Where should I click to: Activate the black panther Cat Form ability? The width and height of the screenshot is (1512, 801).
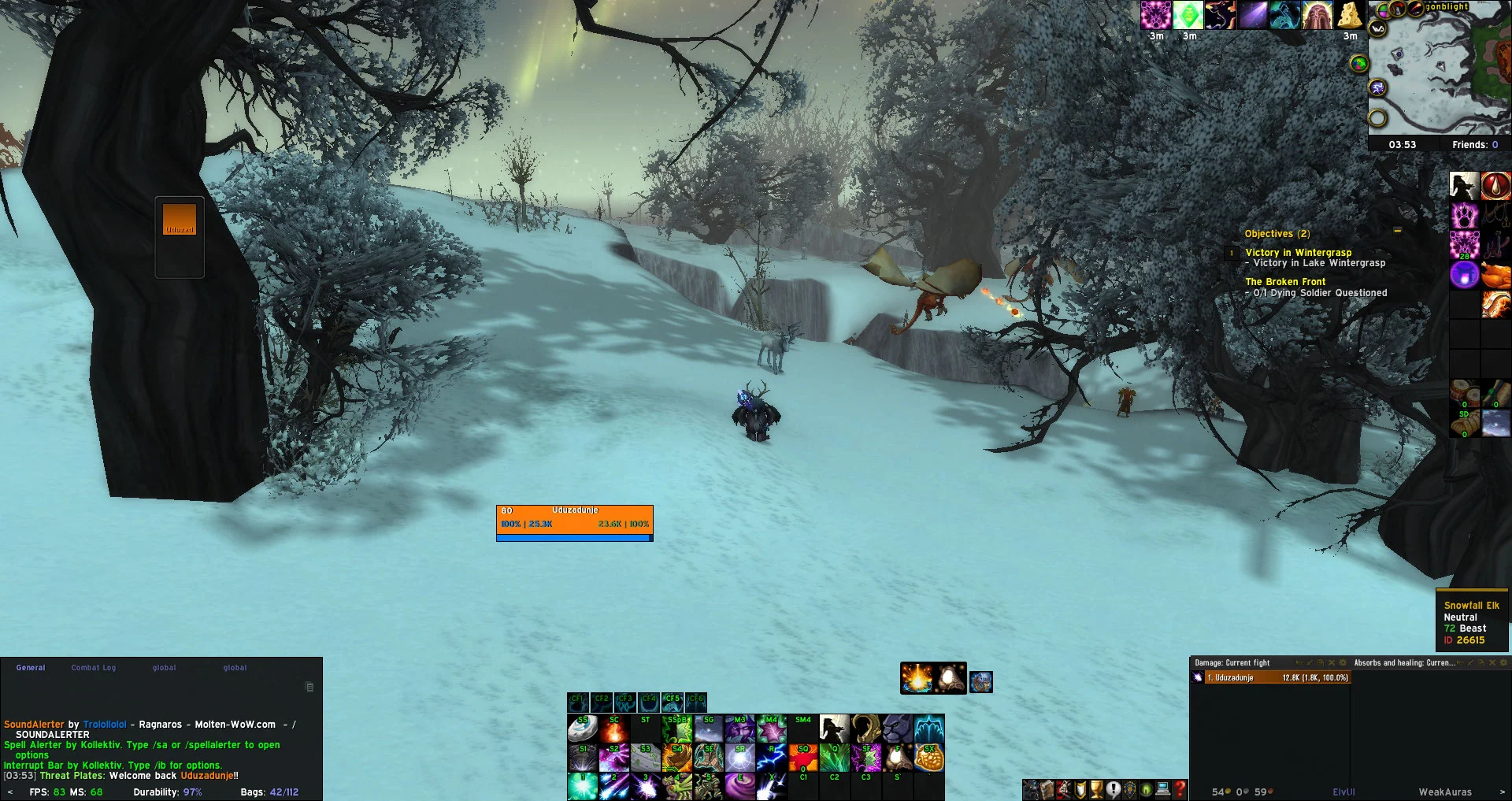click(897, 729)
